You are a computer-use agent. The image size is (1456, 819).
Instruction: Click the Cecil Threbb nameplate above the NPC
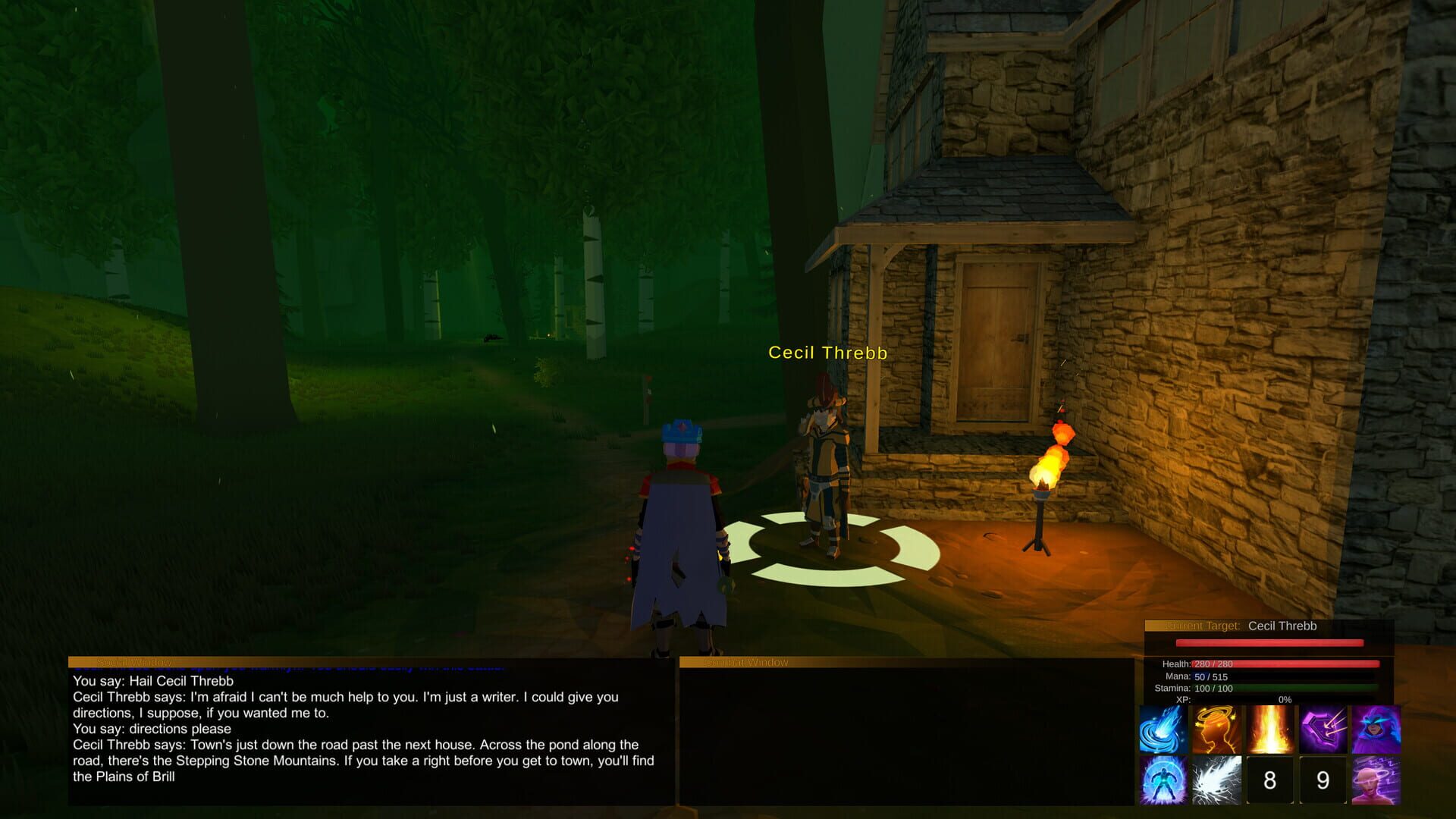tap(827, 352)
